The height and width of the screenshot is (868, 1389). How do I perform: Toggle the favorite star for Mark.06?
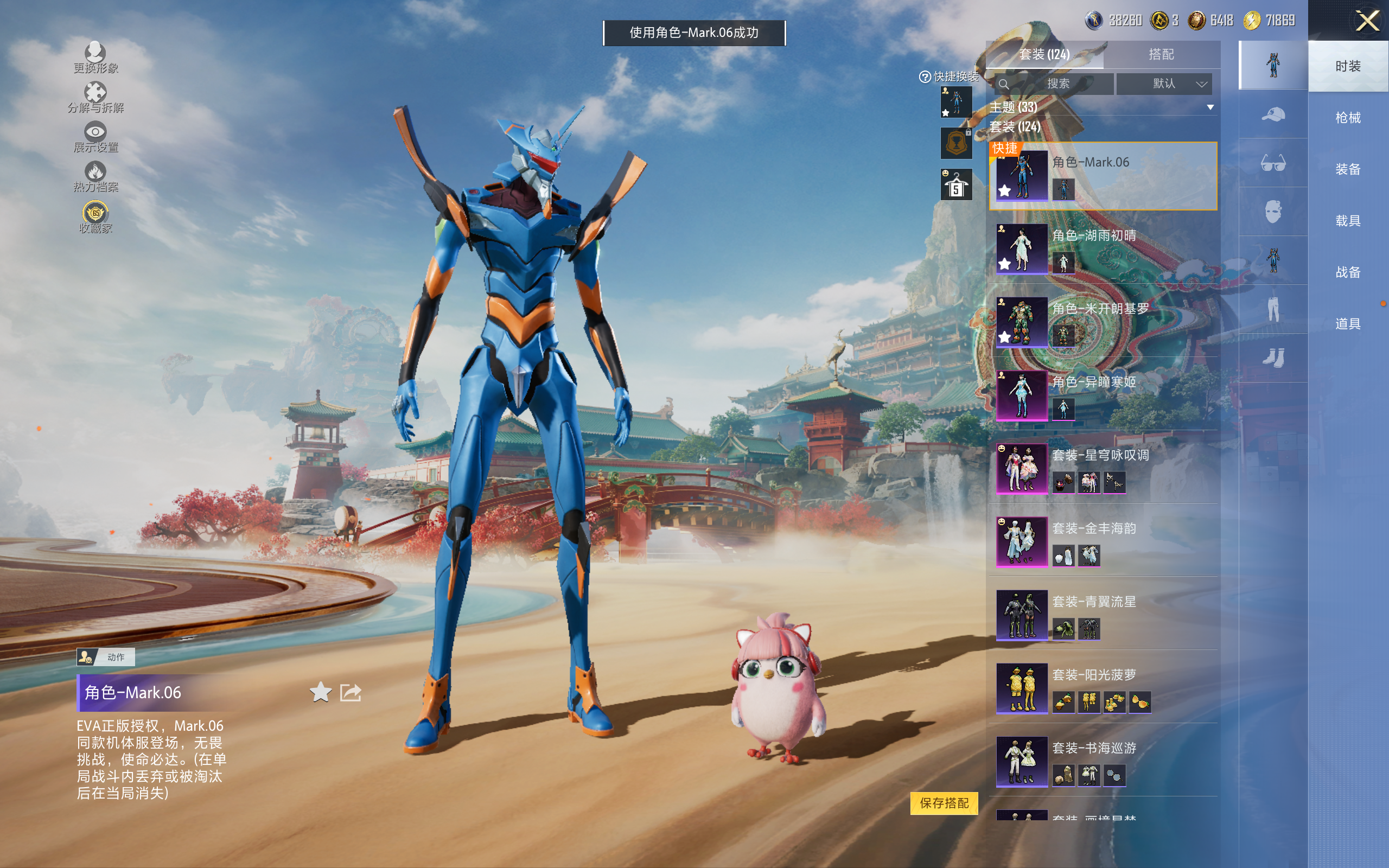320,692
